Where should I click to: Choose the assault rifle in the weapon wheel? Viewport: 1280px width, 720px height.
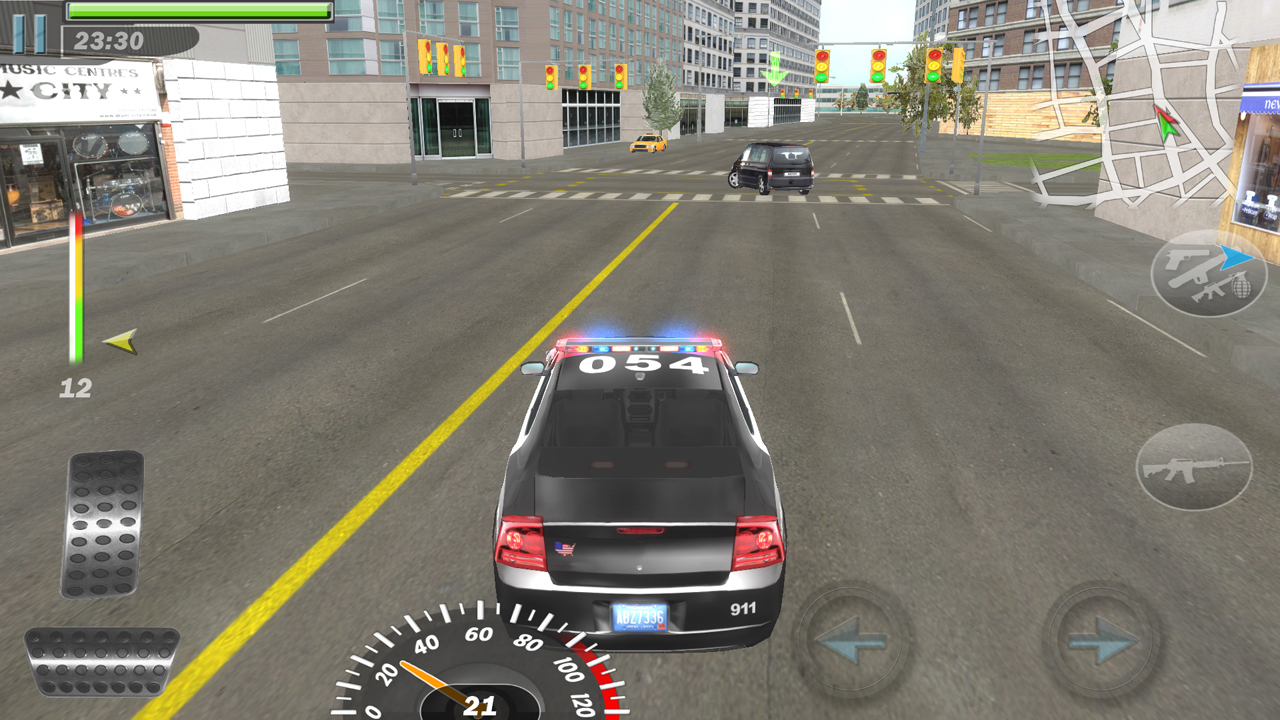[x=1210, y=291]
